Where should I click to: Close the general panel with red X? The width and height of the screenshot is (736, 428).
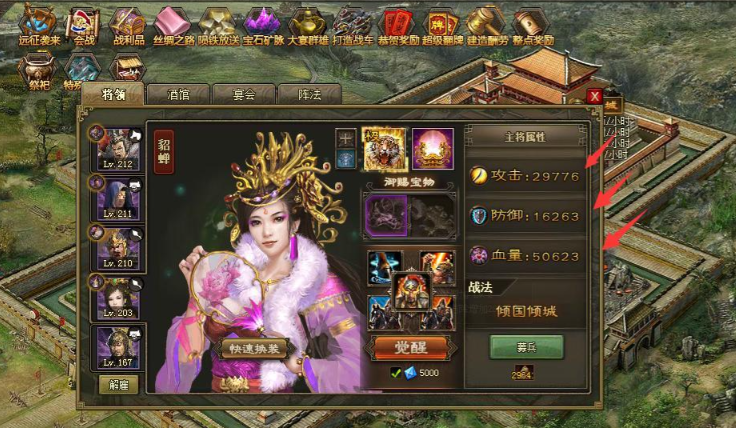coord(595,96)
